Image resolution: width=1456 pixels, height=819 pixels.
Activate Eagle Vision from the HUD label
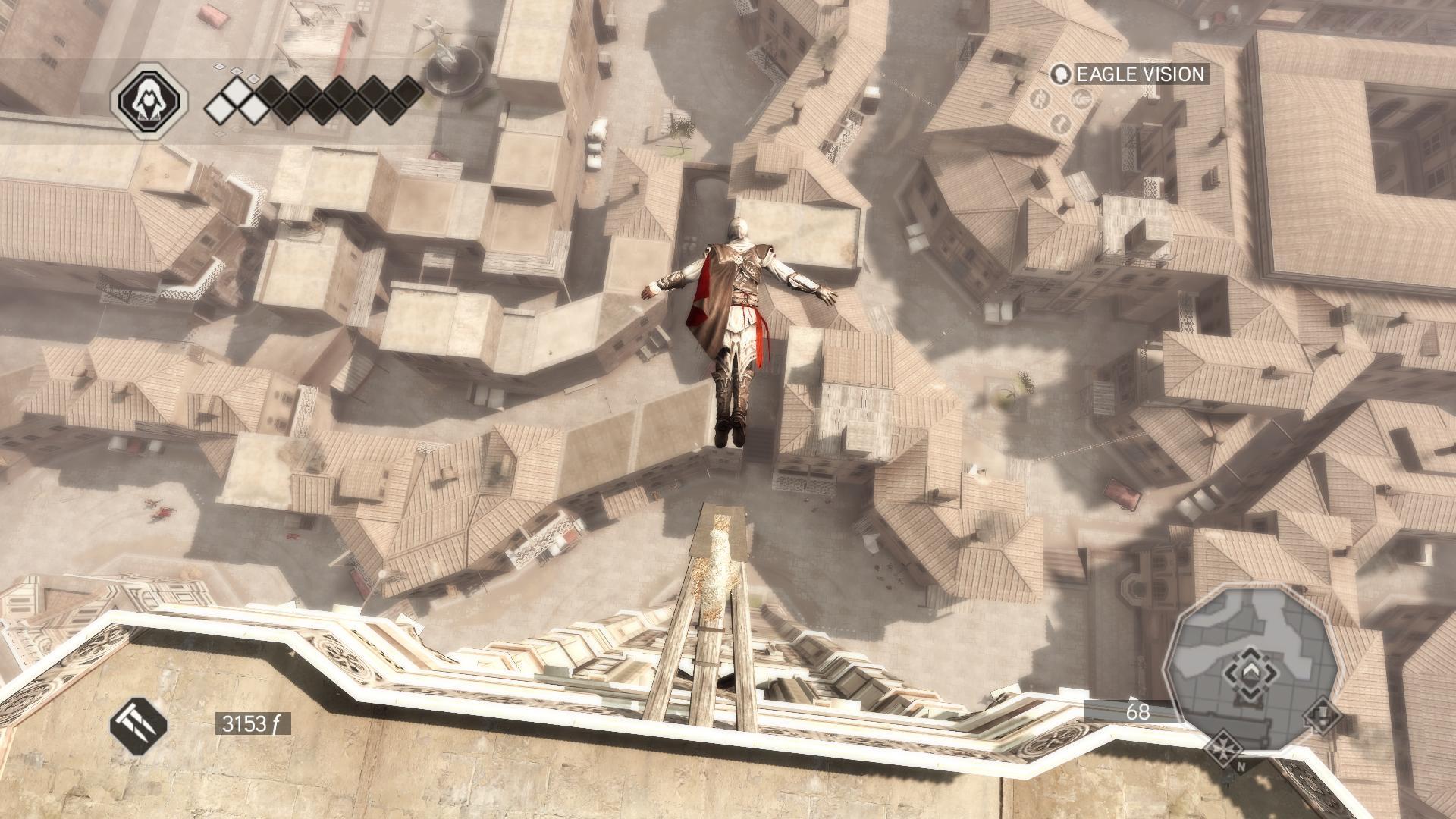point(1128,74)
